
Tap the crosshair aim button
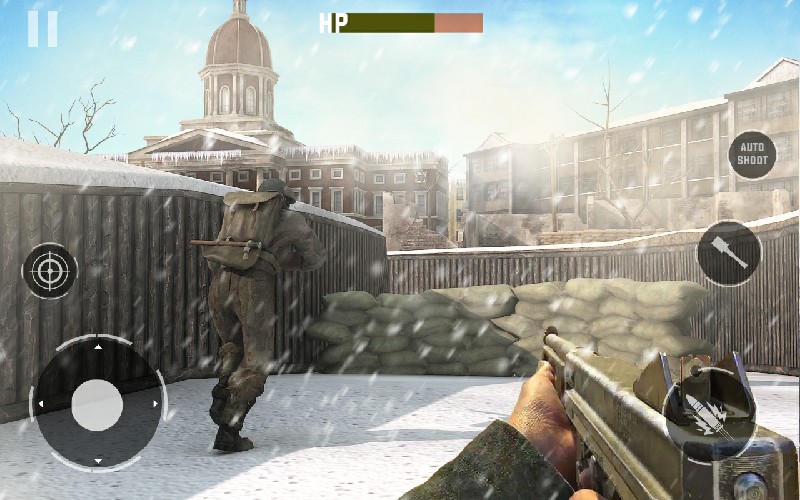pyautogui.click(x=50, y=270)
